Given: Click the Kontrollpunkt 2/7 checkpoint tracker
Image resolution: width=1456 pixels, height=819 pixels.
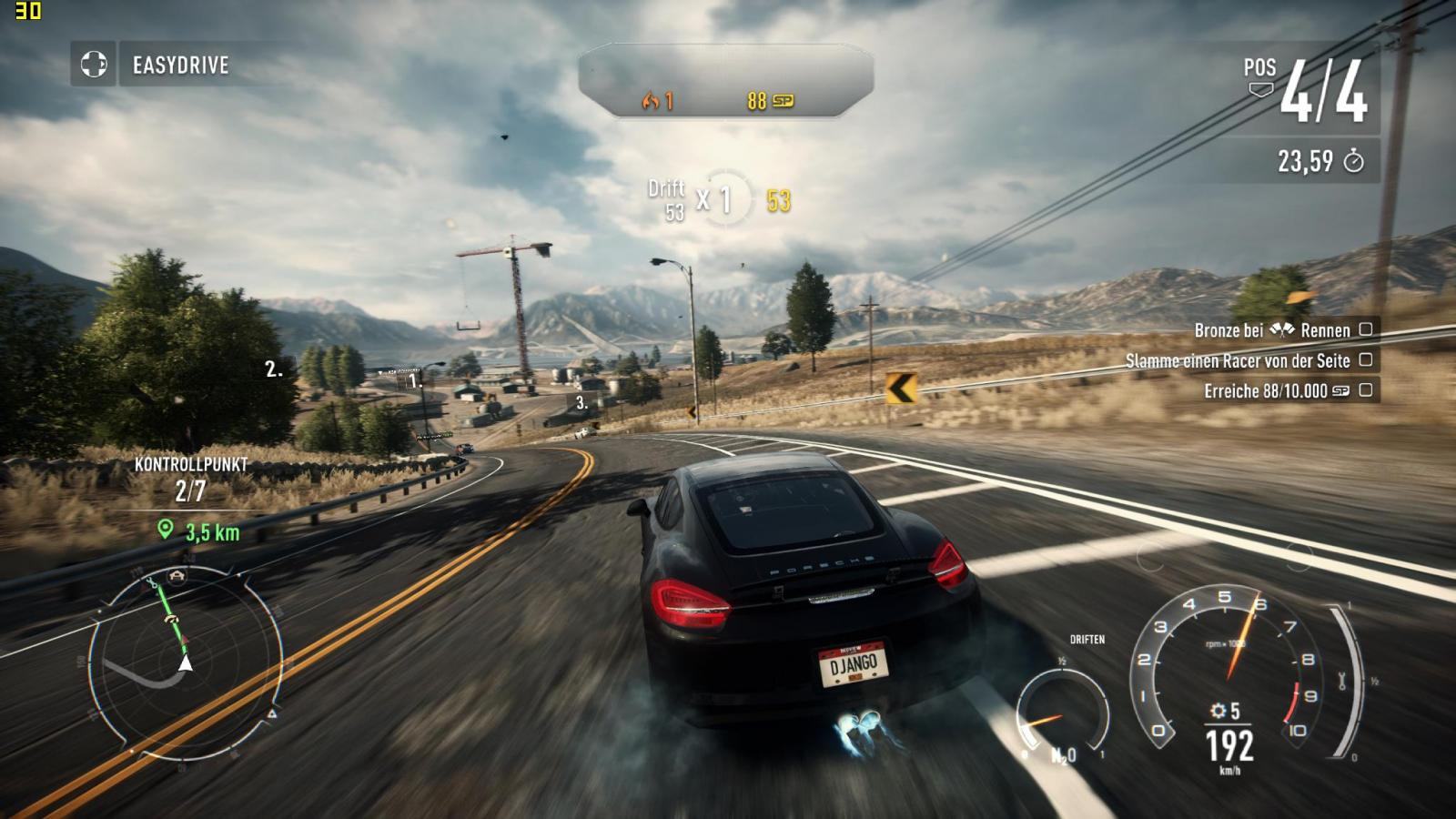Looking at the screenshot, I should pyautogui.click(x=190, y=479).
